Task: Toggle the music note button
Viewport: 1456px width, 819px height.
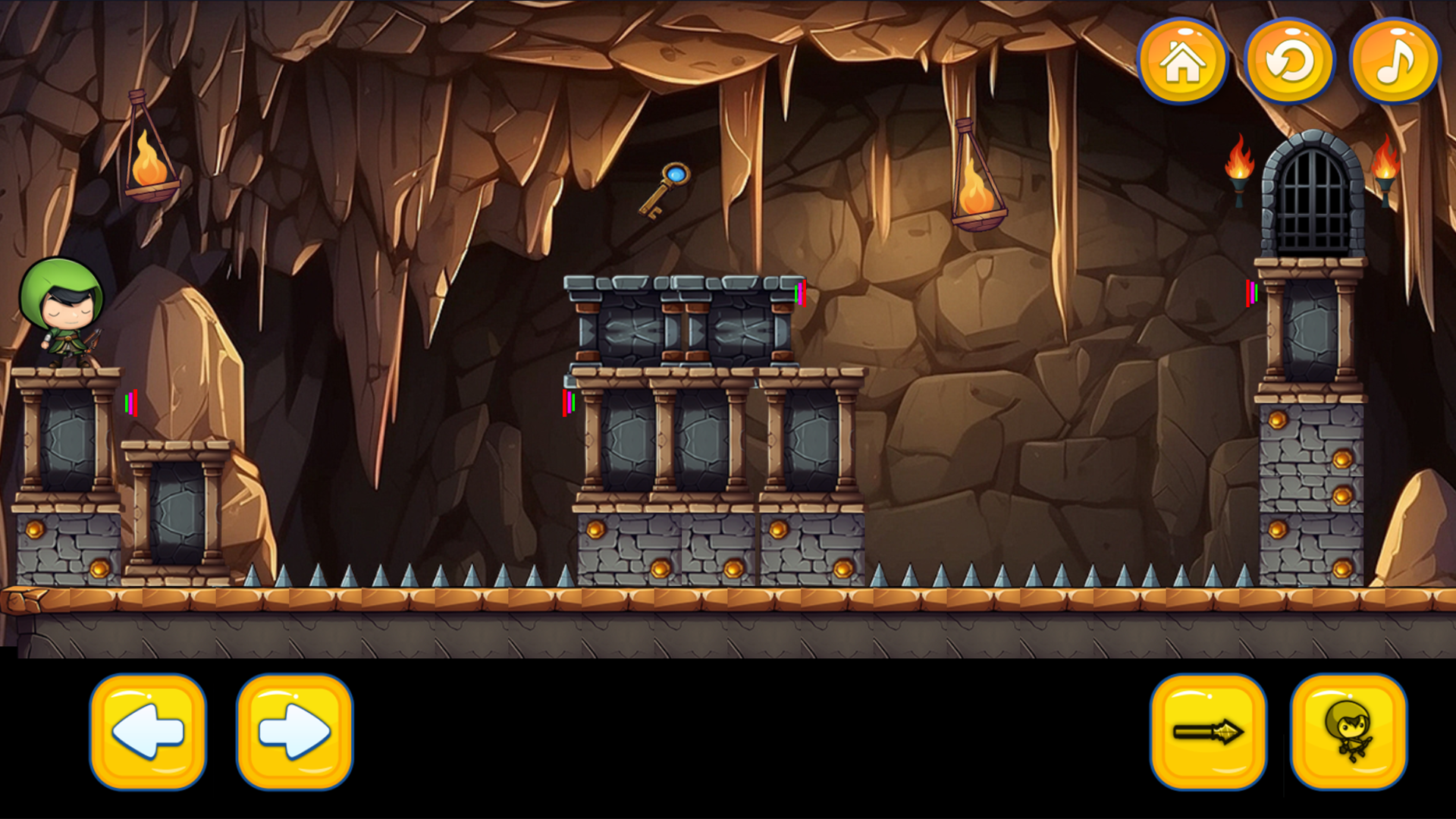Action: (x=1395, y=61)
